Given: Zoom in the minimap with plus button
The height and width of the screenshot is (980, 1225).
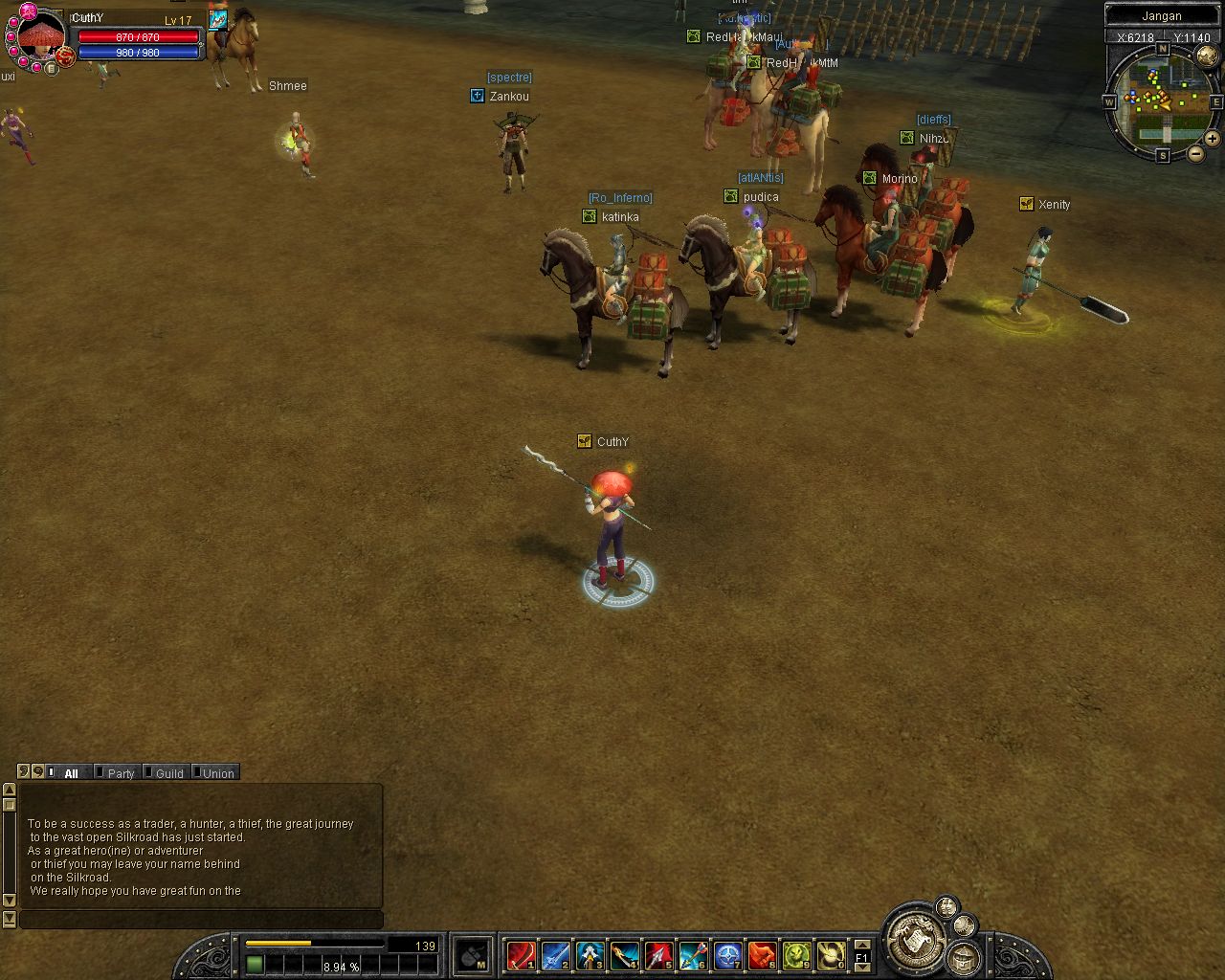Looking at the screenshot, I should coord(1213,138).
